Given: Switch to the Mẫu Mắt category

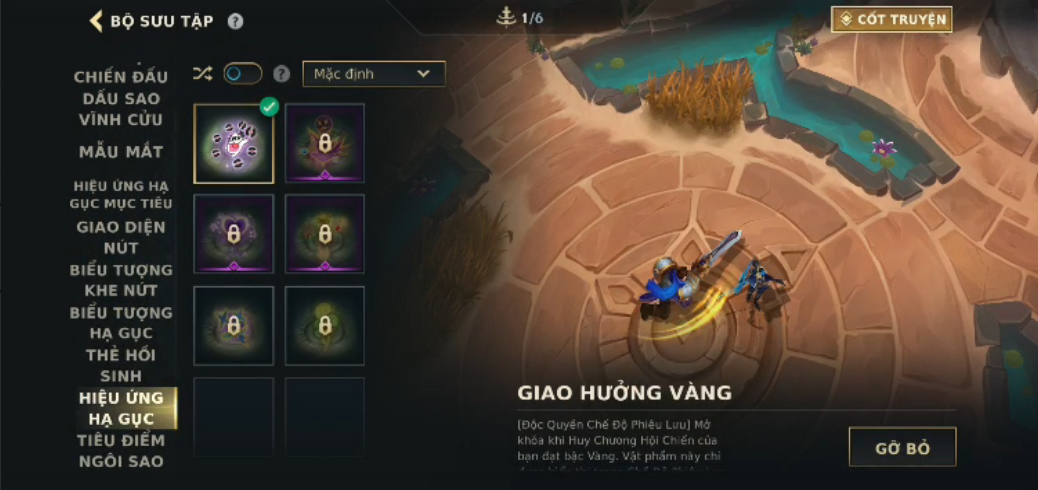Looking at the screenshot, I should click(121, 152).
